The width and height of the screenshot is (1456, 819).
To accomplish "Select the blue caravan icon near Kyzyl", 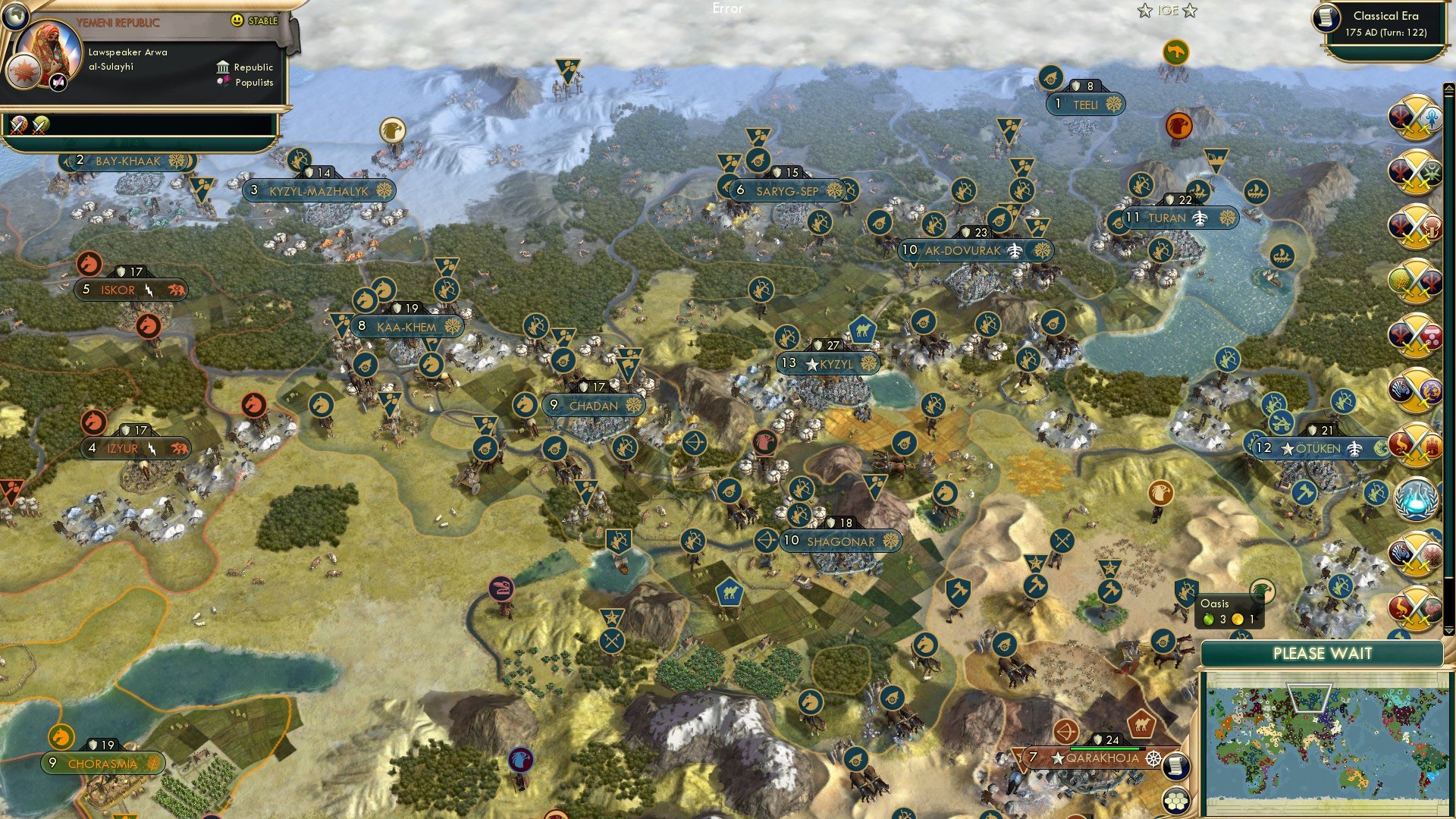I will click(x=863, y=329).
